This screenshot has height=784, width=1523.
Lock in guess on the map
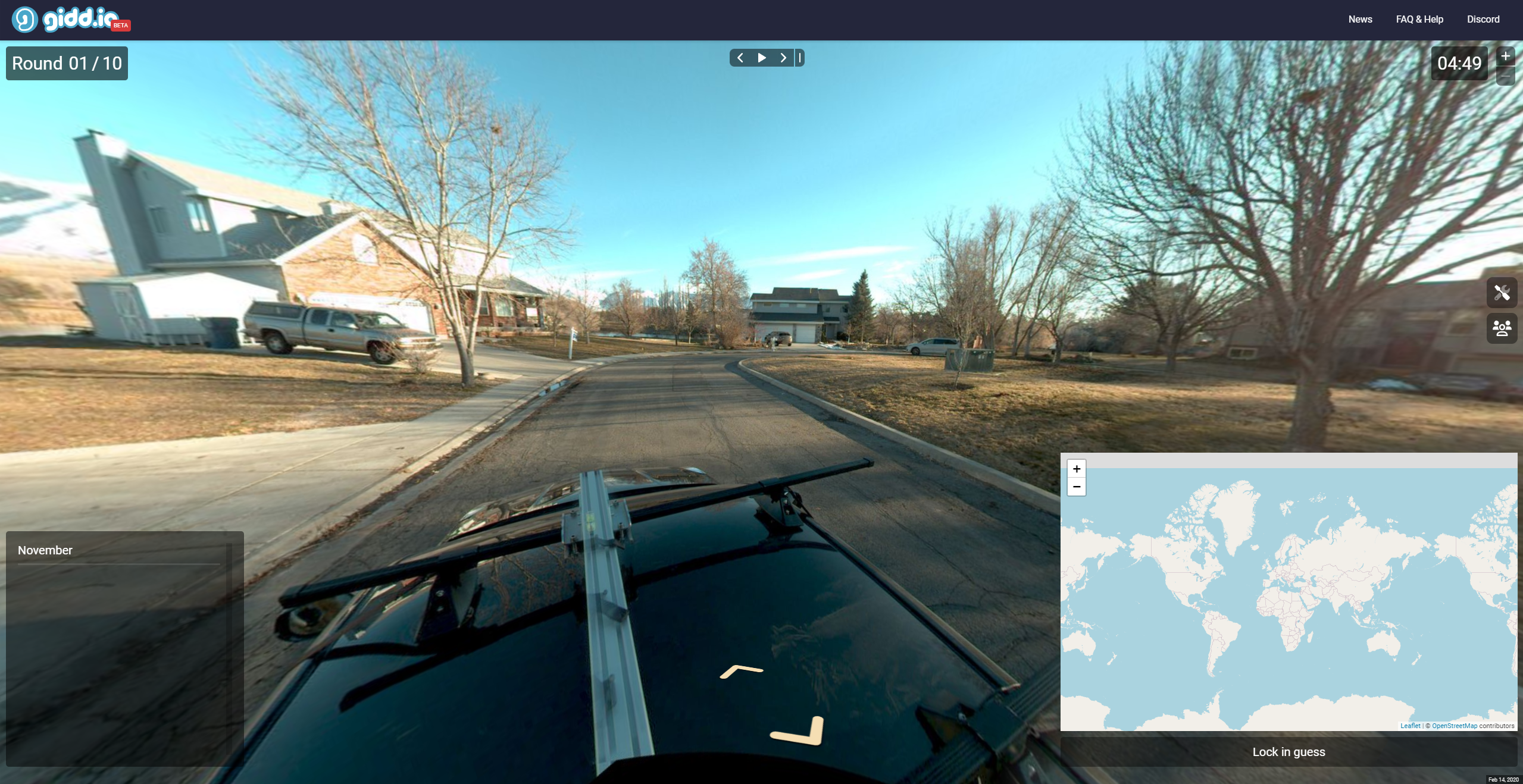1289,752
